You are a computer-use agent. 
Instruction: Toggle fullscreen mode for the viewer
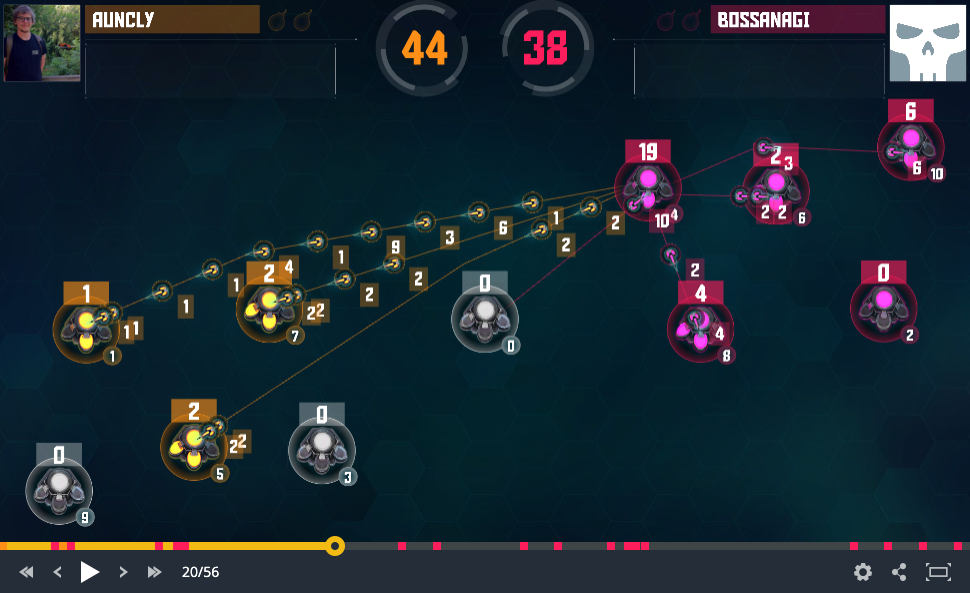coord(938,572)
